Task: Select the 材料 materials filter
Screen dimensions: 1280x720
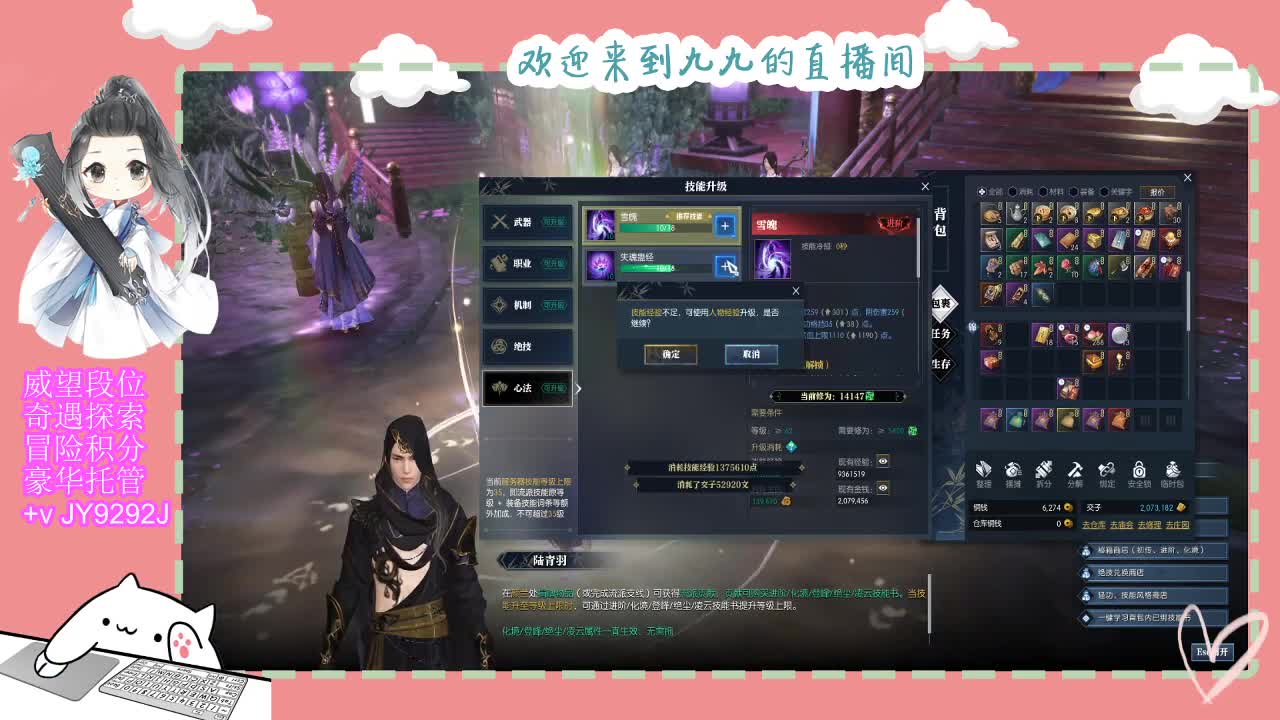Action: [x=1050, y=190]
